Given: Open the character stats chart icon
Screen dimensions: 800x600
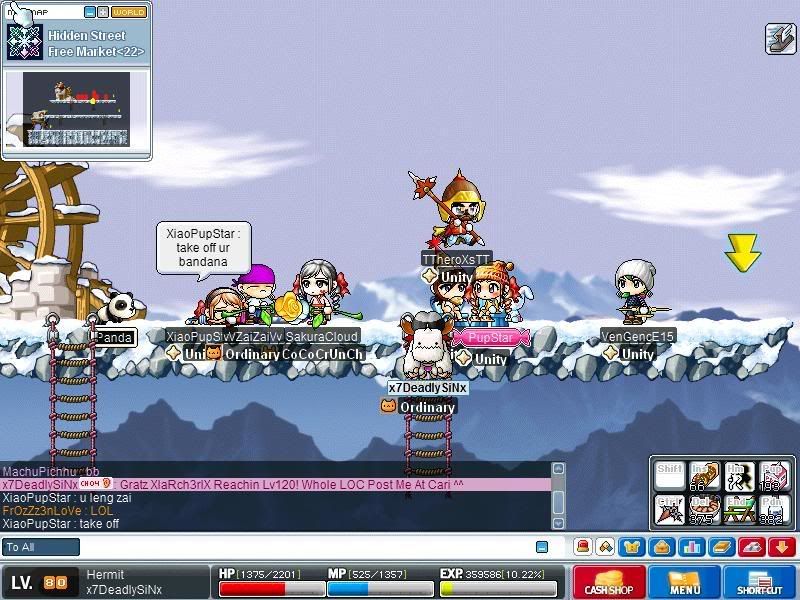Looking at the screenshot, I should 690,547.
